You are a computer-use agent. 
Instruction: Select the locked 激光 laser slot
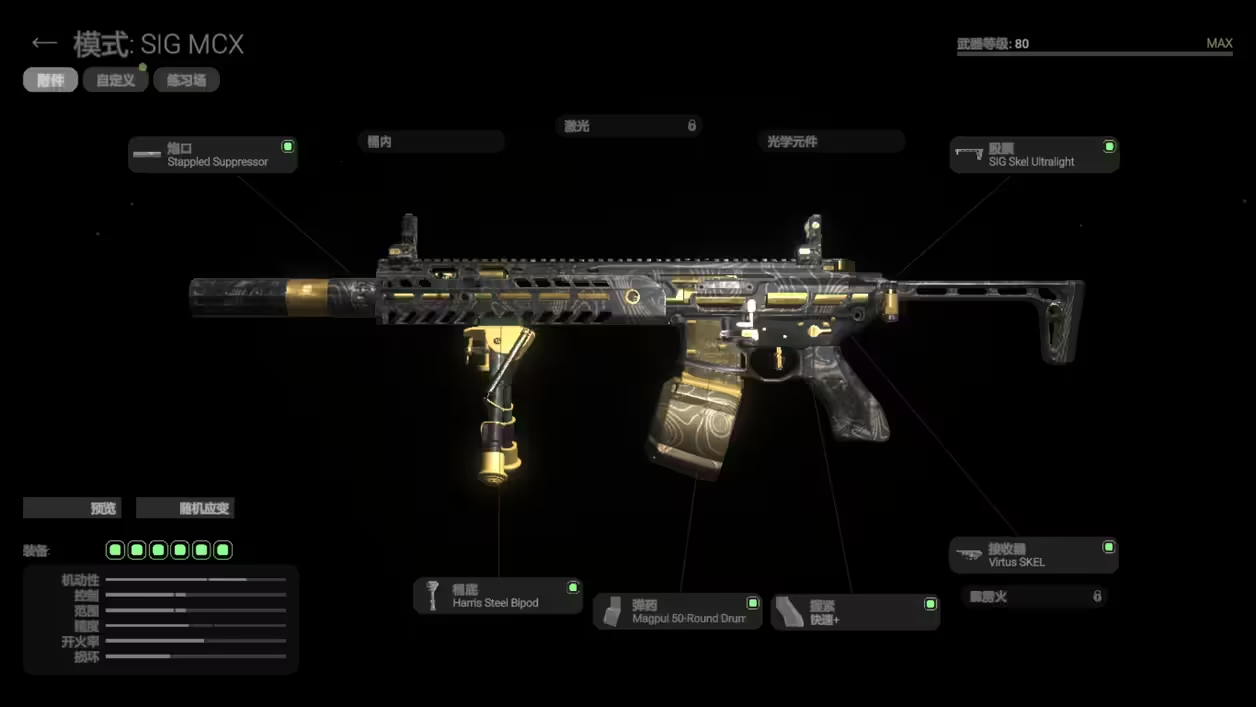[x=628, y=126]
